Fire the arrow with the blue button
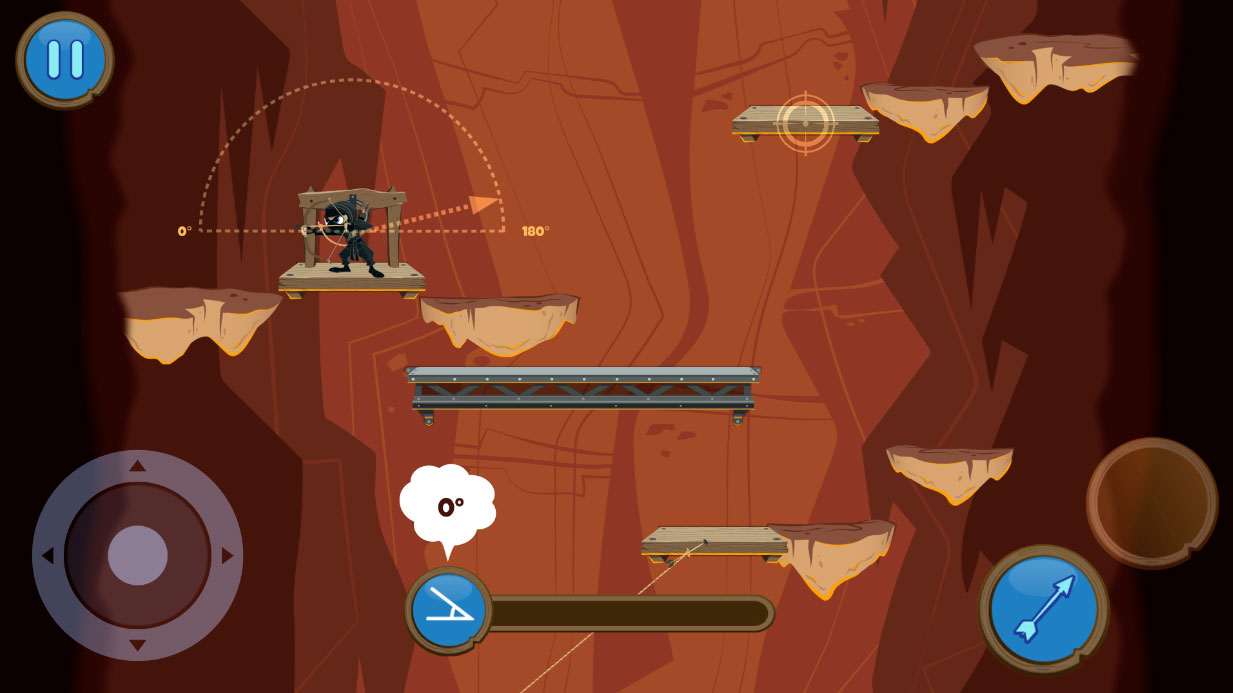This screenshot has height=693, width=1233. [x=1043, y=608]
